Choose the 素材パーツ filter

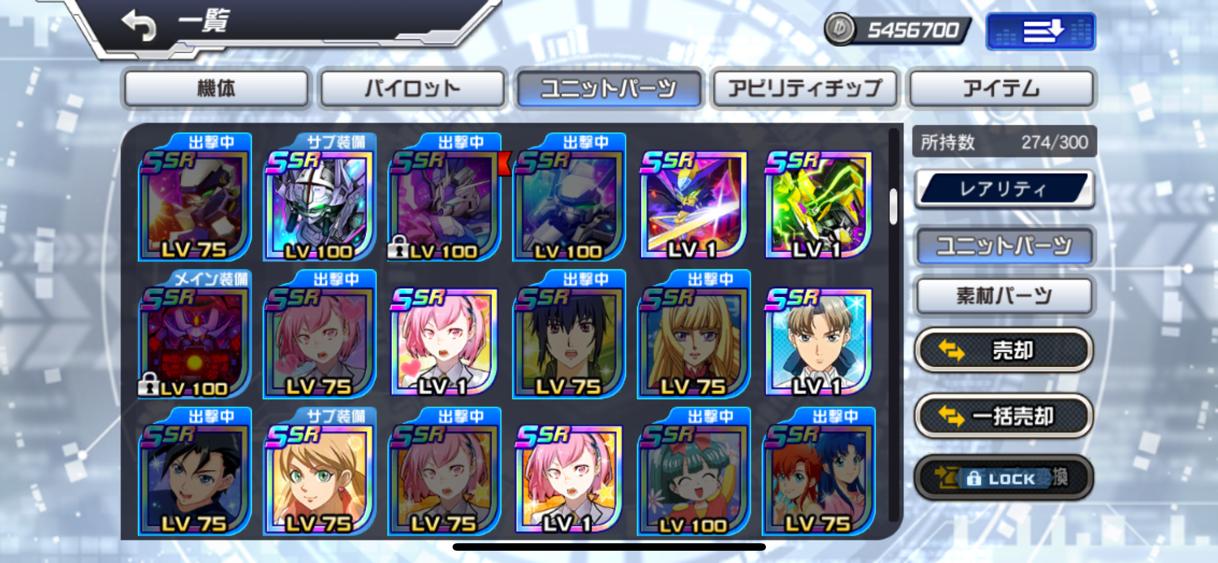tap(1004, 296)
